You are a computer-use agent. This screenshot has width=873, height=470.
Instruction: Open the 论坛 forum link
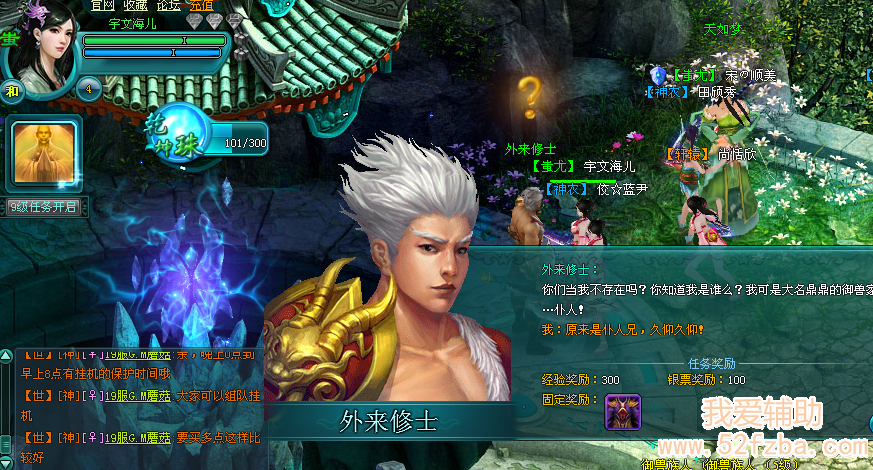(x=168, y=5)
